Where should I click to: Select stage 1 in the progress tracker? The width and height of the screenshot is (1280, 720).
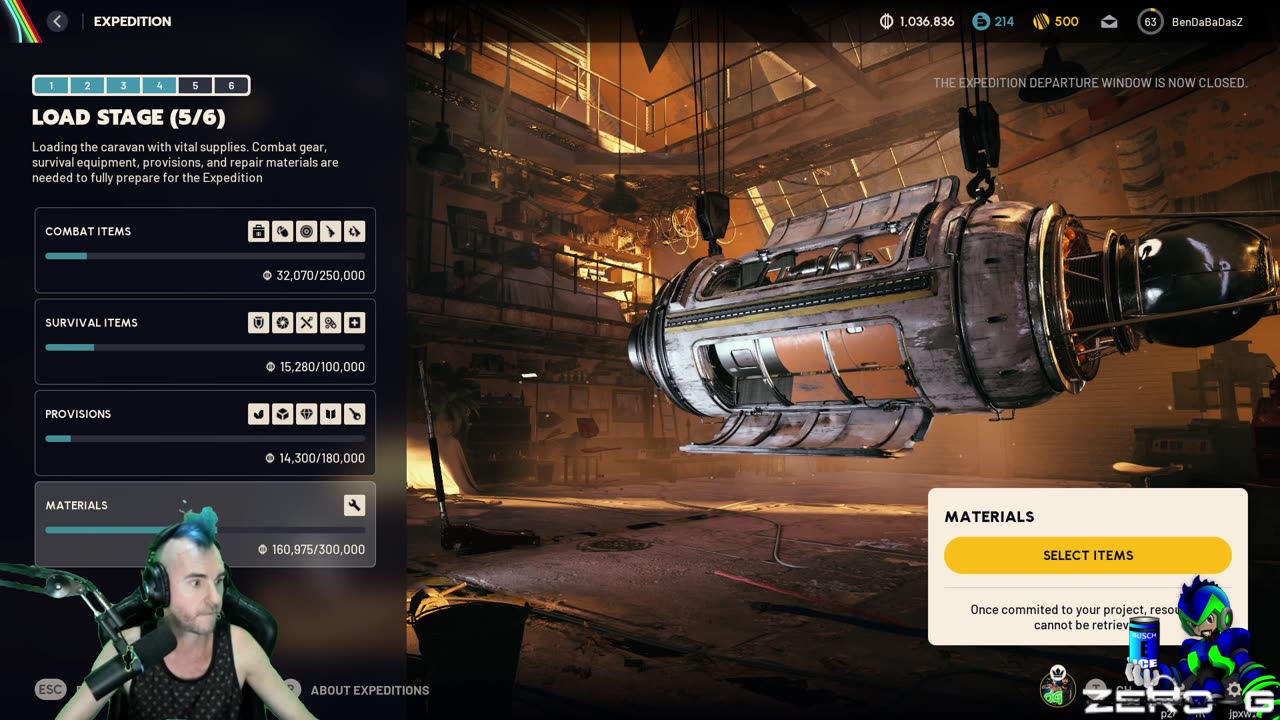pyautogui.click(x=51, y=86)
